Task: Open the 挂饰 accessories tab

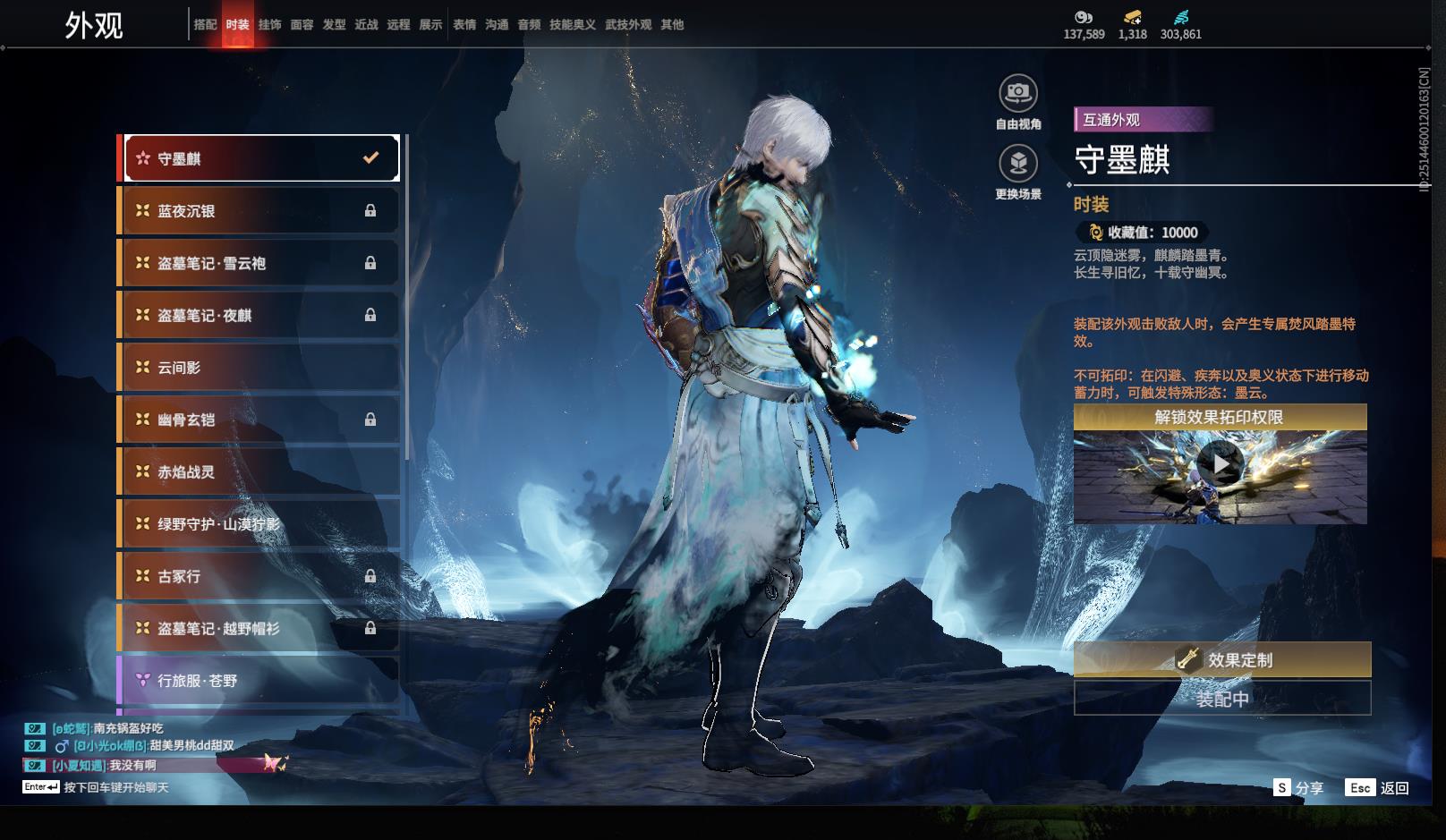Action: [x=269, y=24]
